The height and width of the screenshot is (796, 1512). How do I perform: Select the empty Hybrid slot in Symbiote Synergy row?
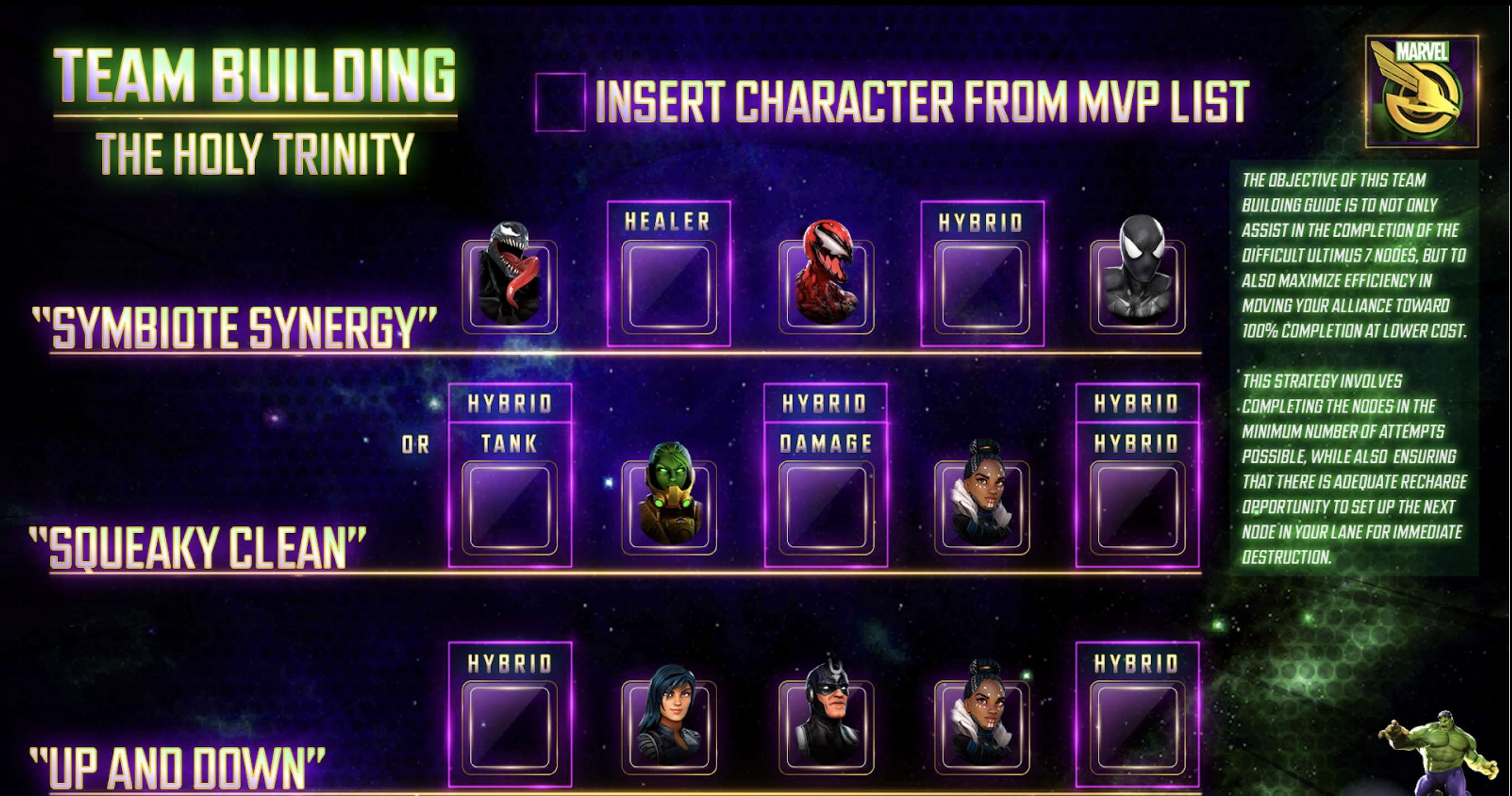[982, 286]
